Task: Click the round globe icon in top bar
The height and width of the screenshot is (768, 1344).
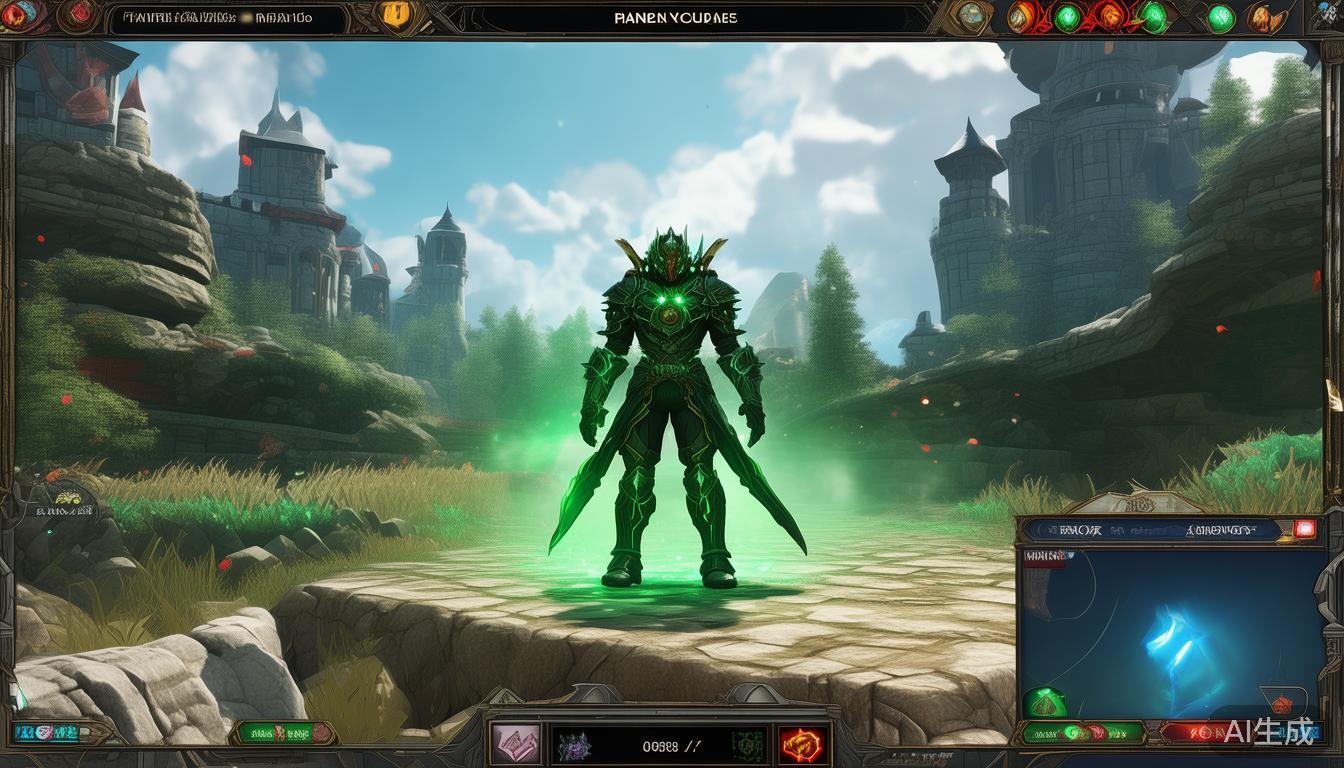Action: click(x=969, y=16)
